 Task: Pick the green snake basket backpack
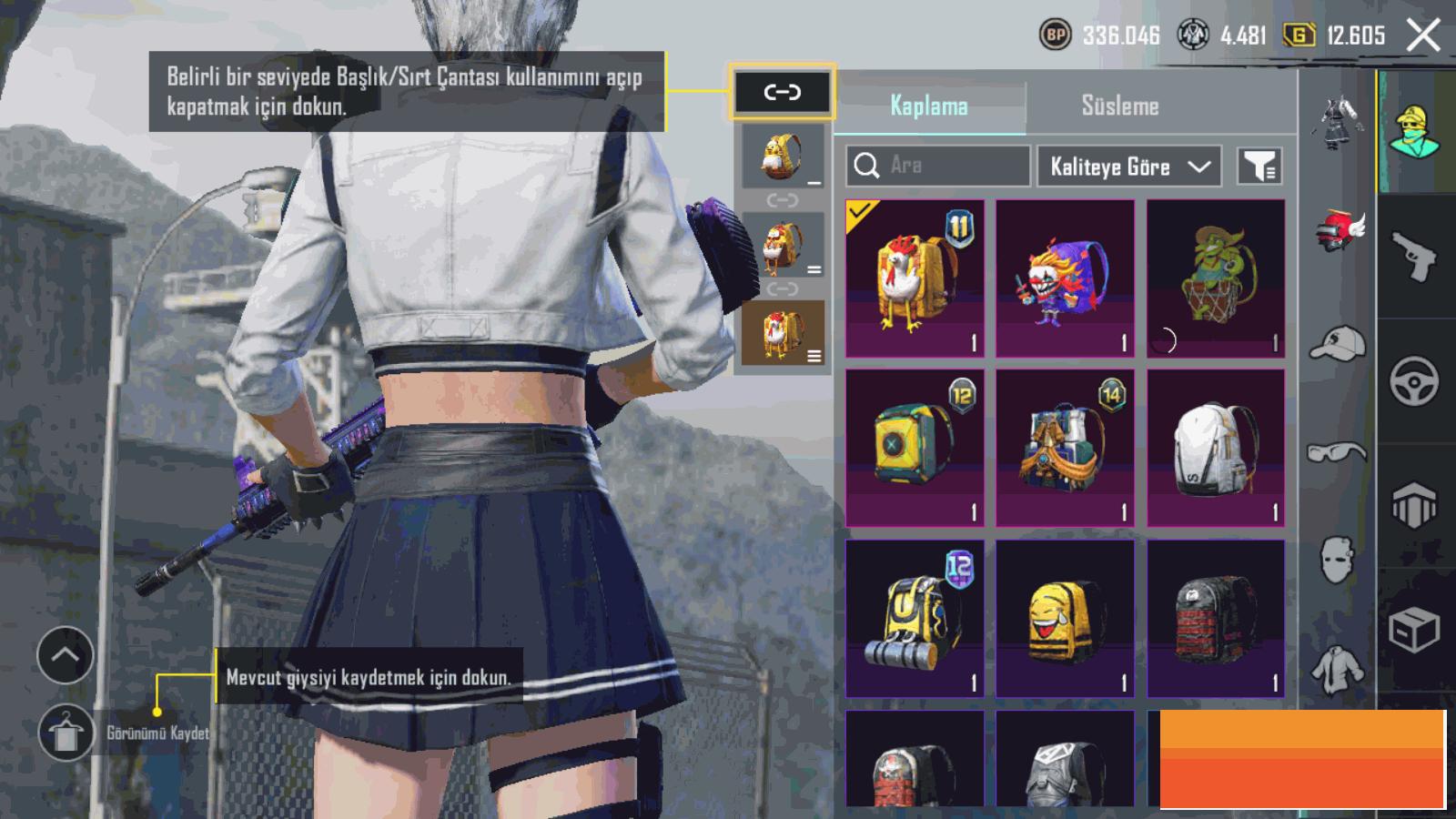click(1216, 278)
